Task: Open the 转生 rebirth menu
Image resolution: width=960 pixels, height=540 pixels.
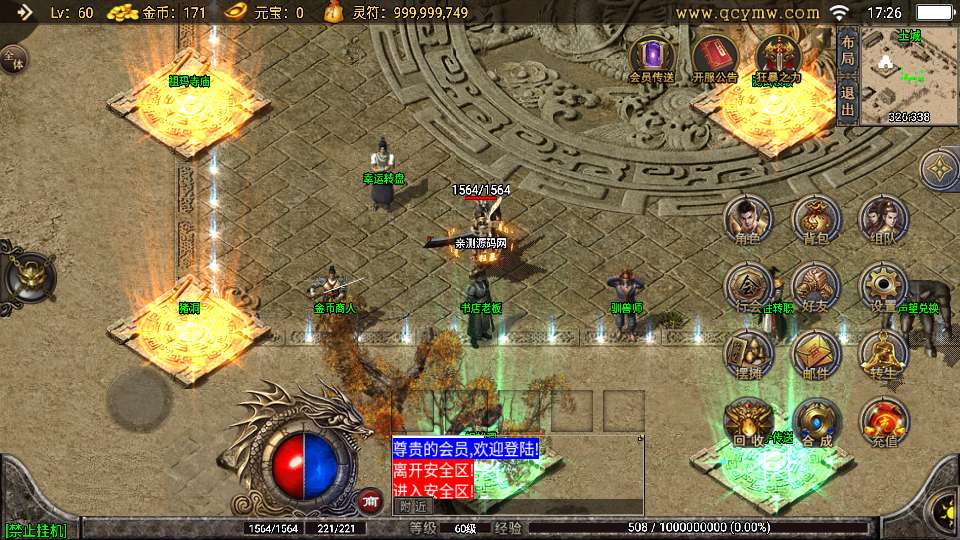Action: point(883,354)
